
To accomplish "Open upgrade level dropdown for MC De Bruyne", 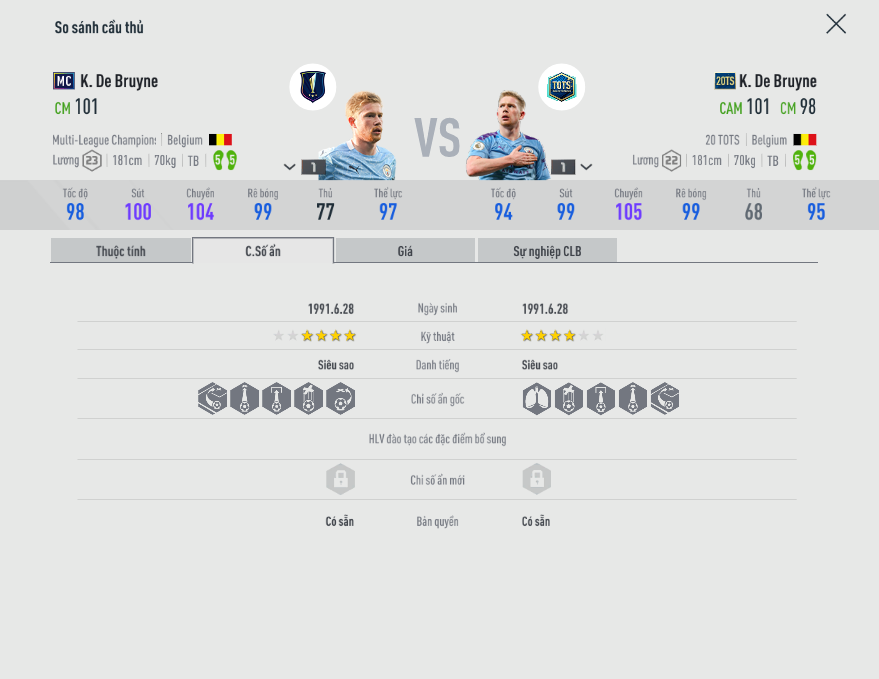I will (x=290, y=167).
